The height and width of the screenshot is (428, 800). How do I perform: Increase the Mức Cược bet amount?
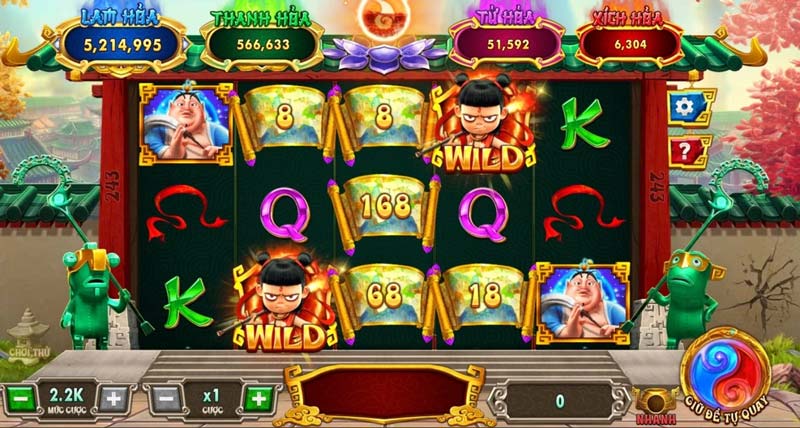[x=113, y=398]
